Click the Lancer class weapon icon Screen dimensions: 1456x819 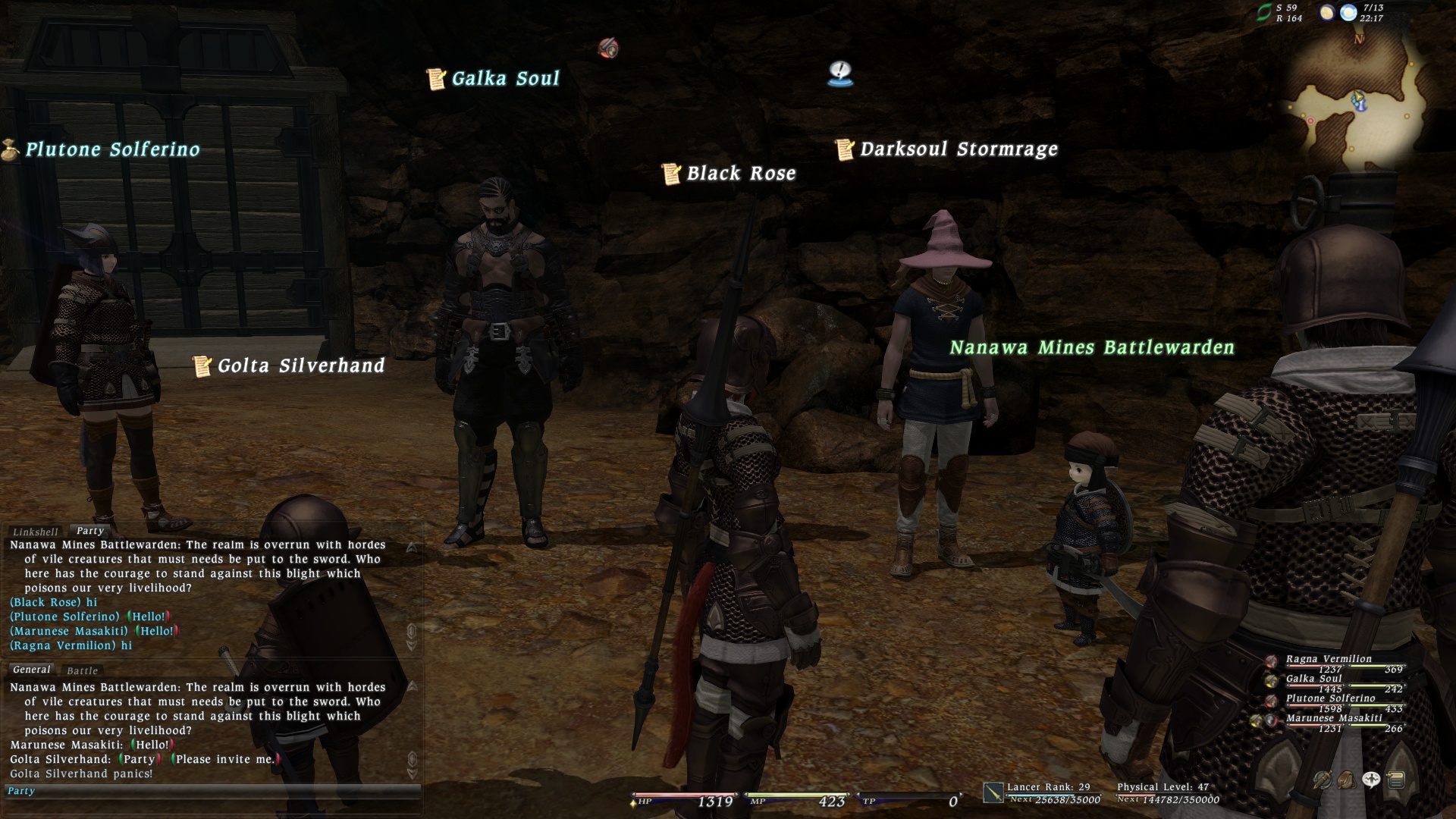coord(993,792)
